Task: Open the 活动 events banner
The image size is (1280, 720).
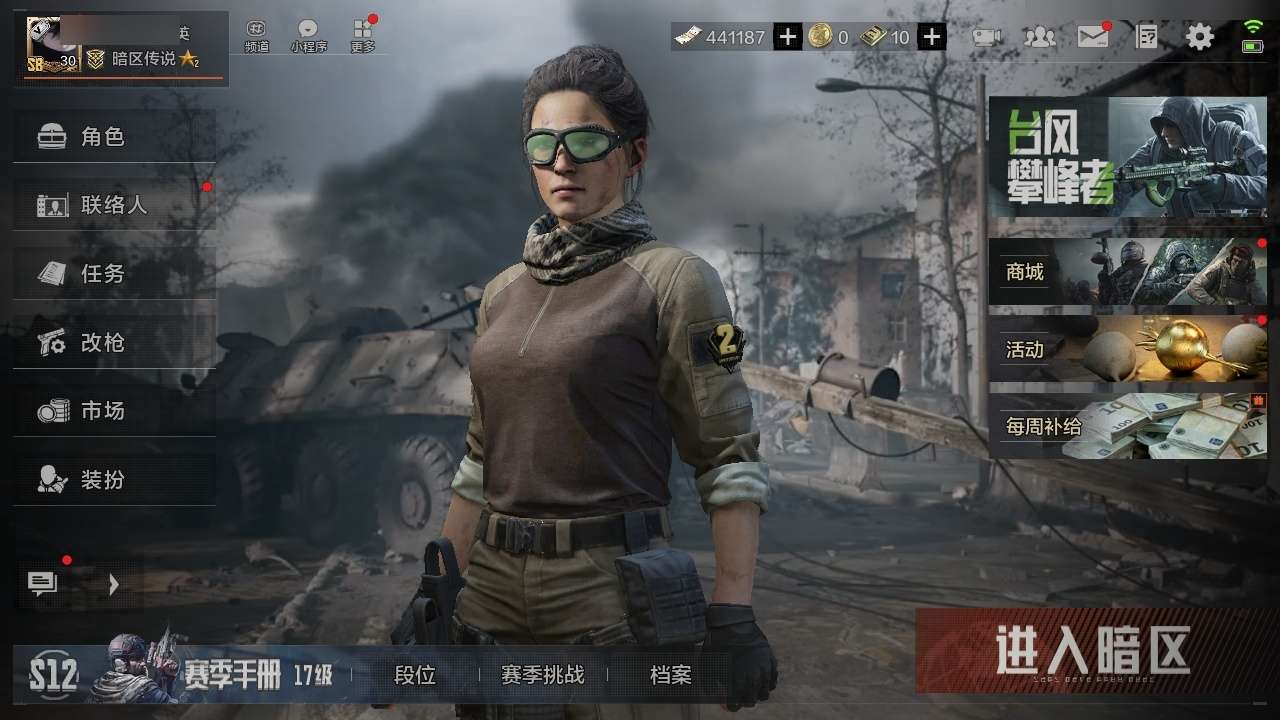Action: click(x=1127, y=349)
